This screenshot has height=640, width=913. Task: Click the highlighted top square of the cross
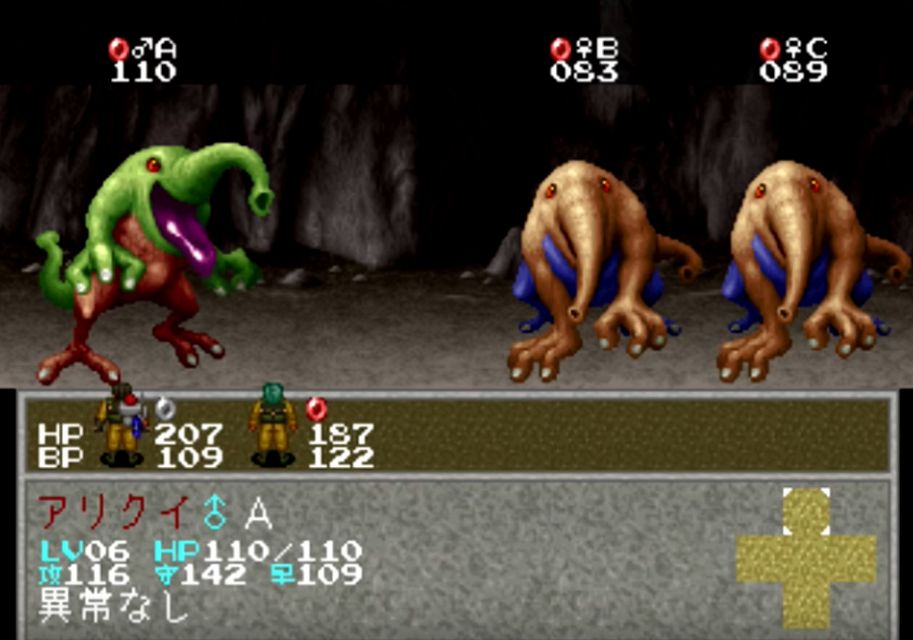click(806, 512)
